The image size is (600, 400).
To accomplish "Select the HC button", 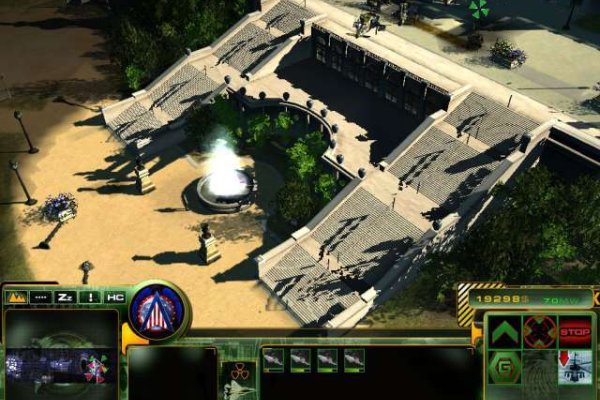I will 115,297.
